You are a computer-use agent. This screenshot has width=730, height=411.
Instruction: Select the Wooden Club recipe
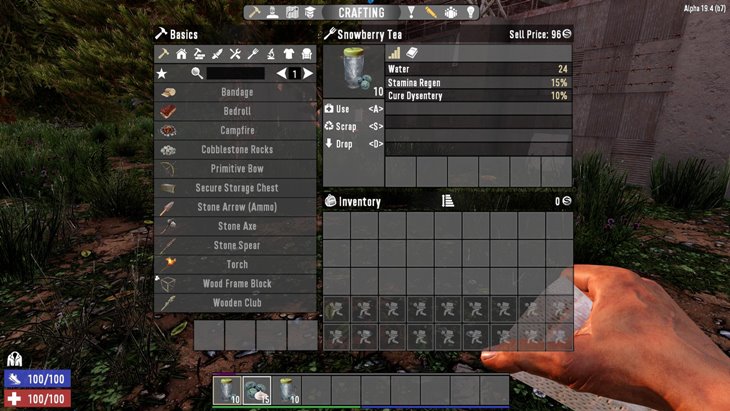[x=236, y=302]
